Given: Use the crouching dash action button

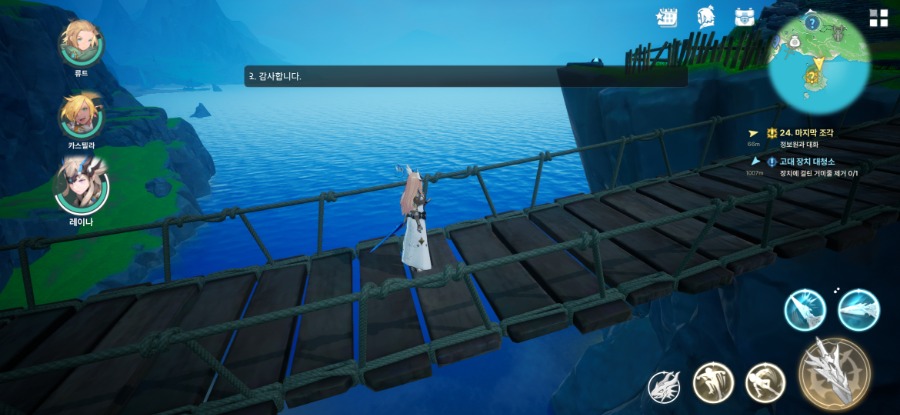Looking at the screenshot, I should coord(765,381).
